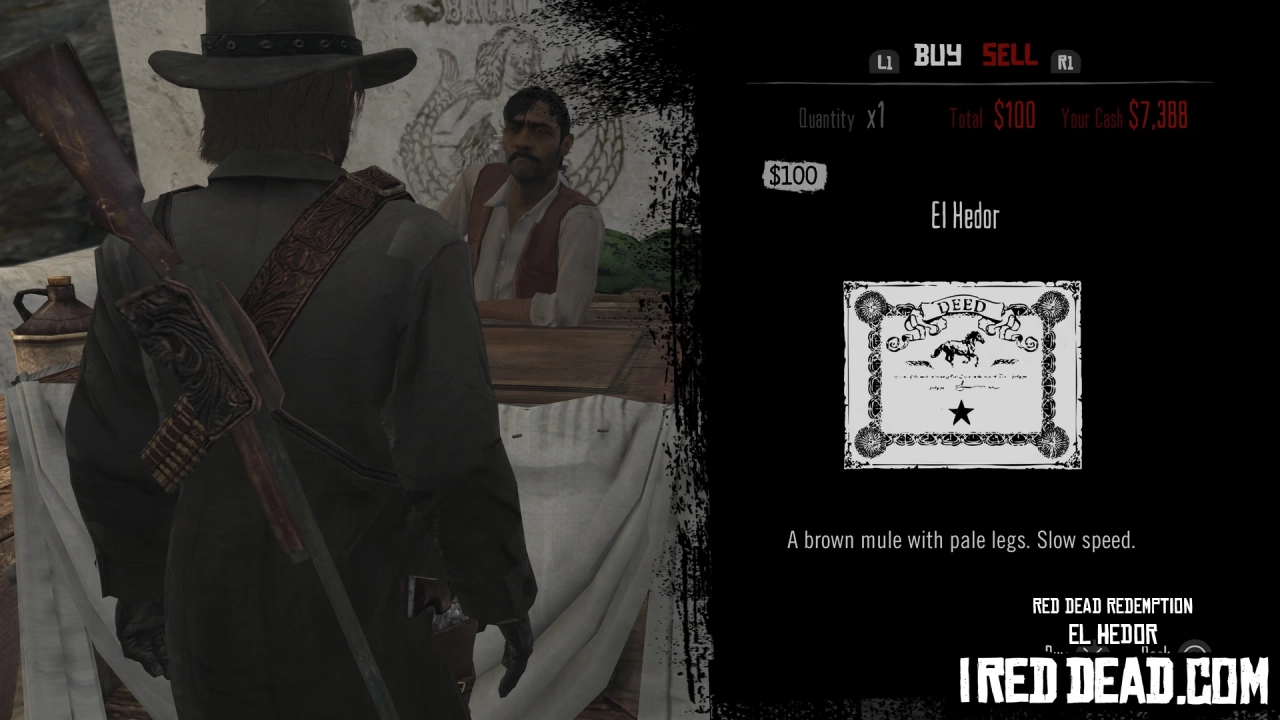Switch to the BUY tab
This screenshot has width=1280, height=720.
click(x=938, y=57)
